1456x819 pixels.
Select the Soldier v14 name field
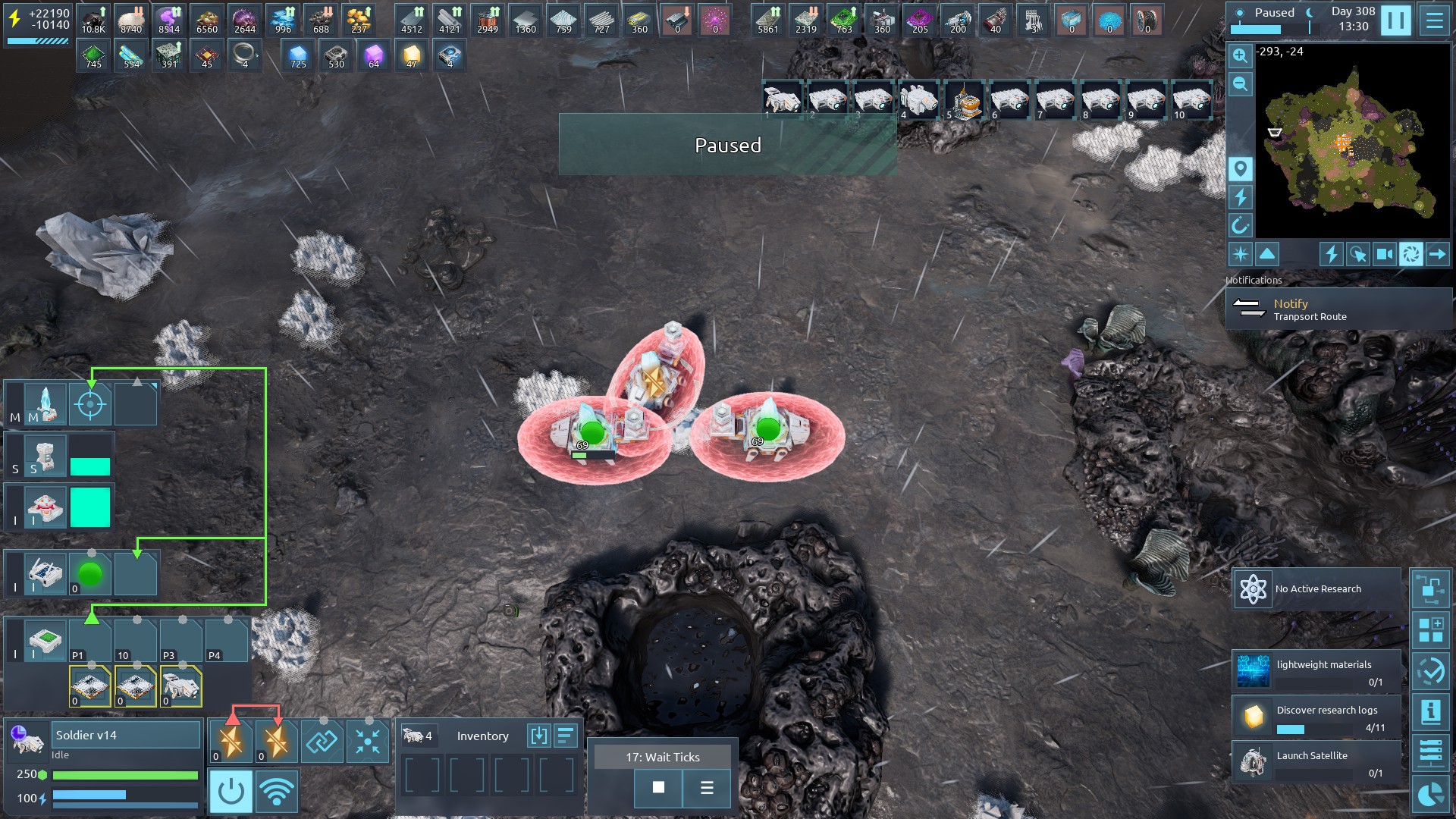125,735
